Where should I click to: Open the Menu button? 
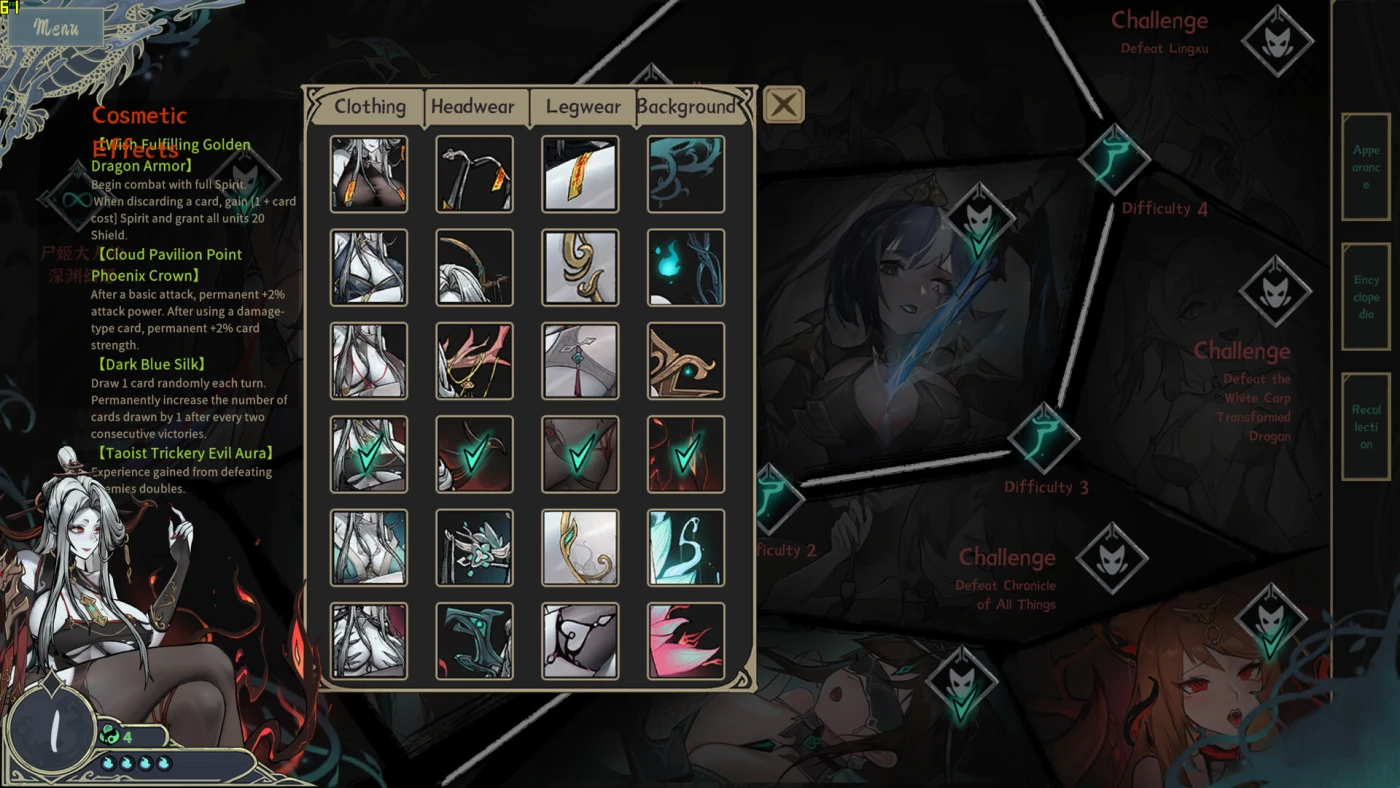[56, 27]
